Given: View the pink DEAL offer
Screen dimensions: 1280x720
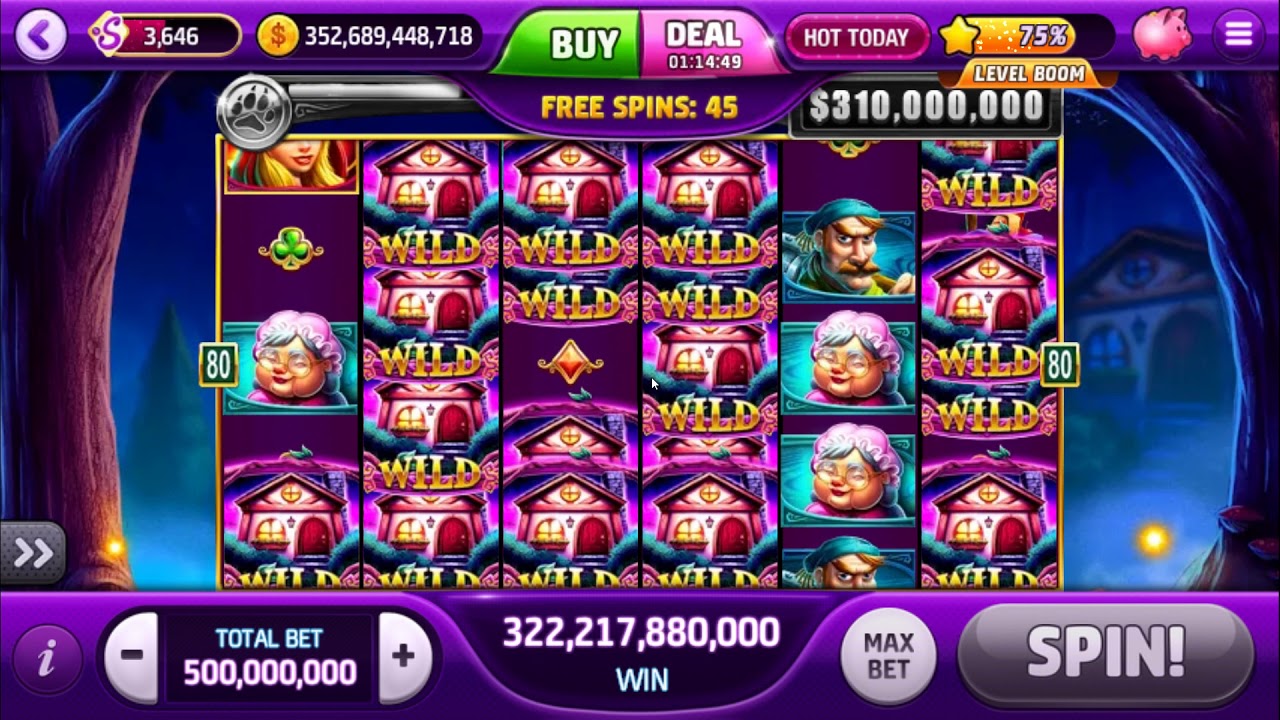Looking at the screenshot, I should (x=705, y=44).
